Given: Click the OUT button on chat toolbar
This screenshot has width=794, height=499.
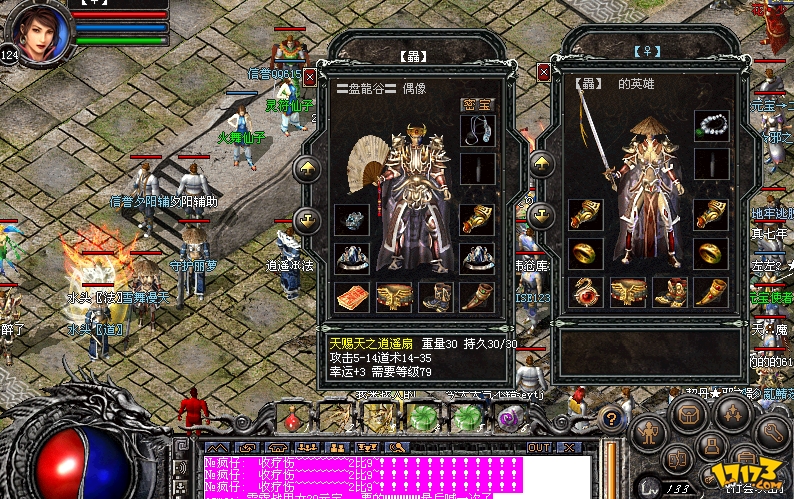Looking at the screenshot, I should [x=540, y=447].
